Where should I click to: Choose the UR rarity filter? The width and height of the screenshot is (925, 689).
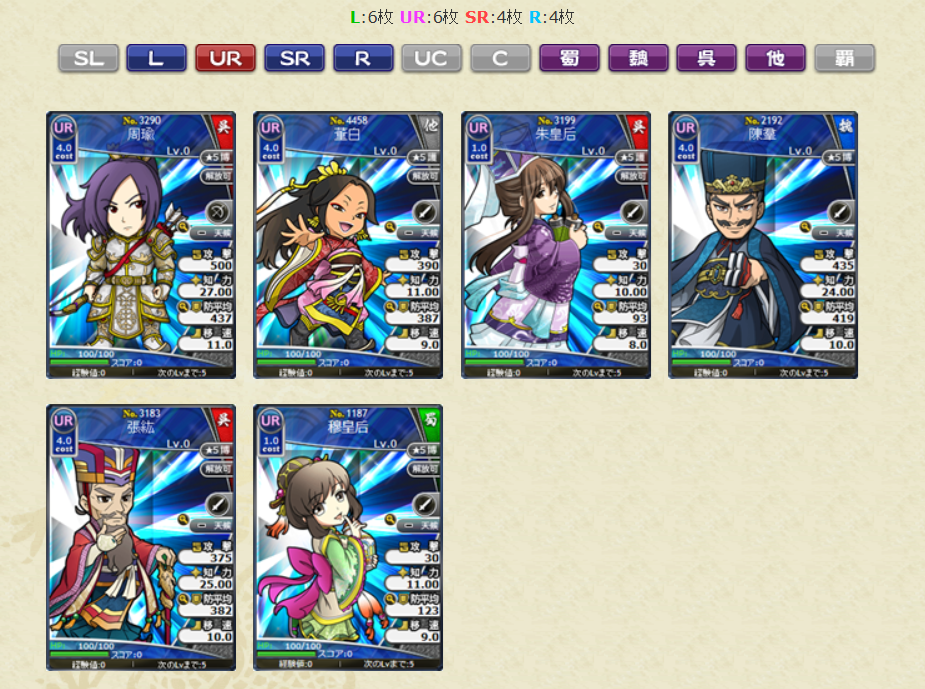coord(225,58)
